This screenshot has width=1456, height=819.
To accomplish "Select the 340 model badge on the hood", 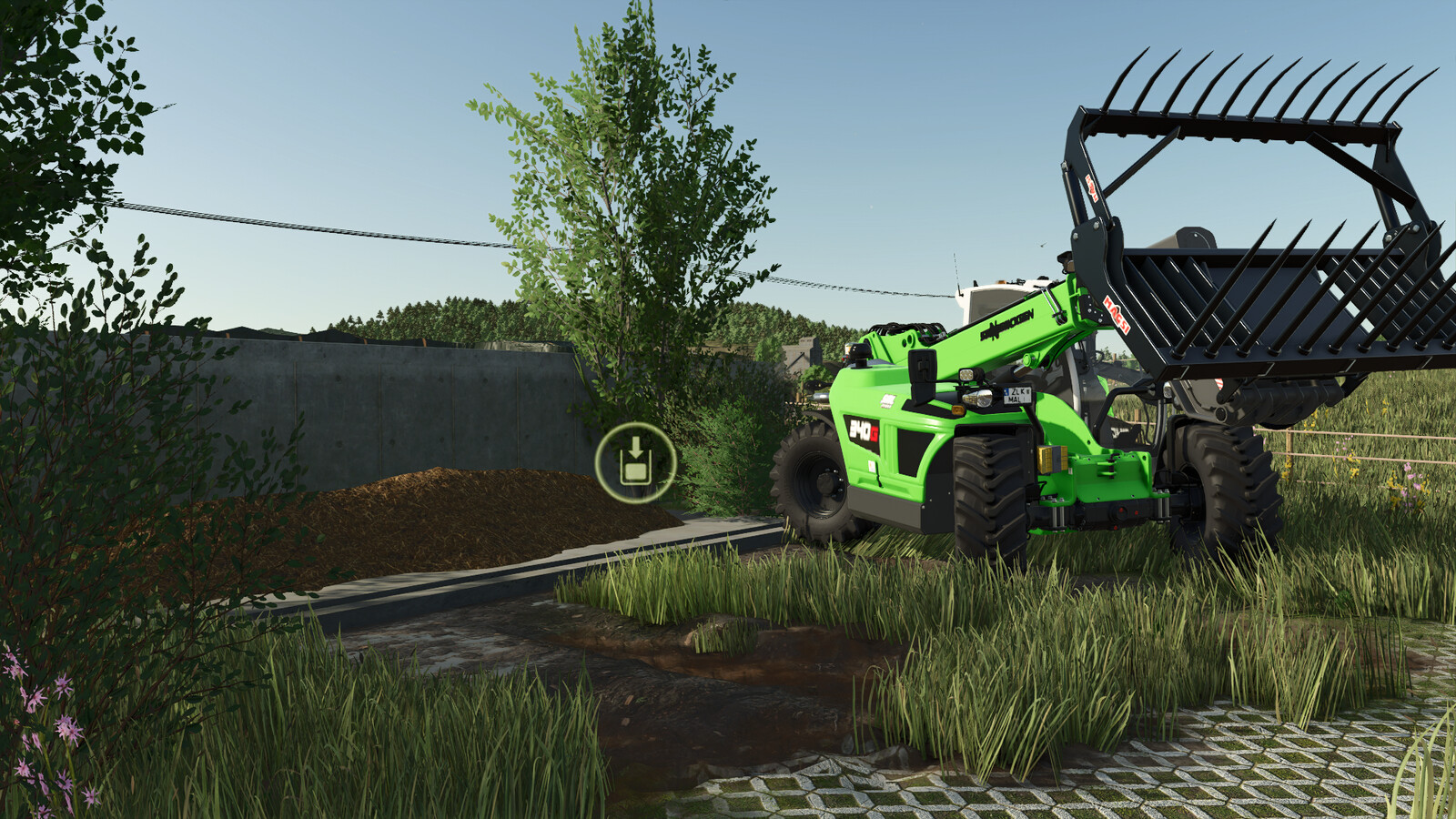I will [x=864, y=430].
